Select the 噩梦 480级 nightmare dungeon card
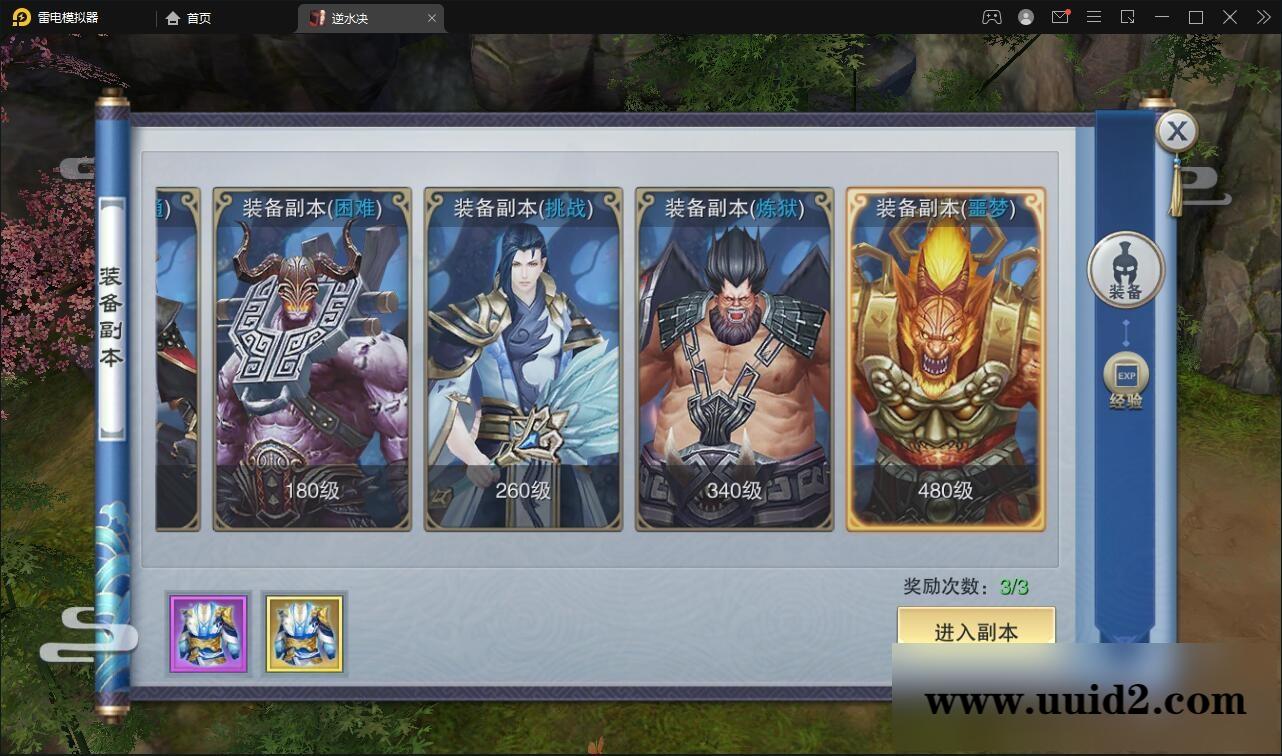The image size is (1282, 756). 945,360
